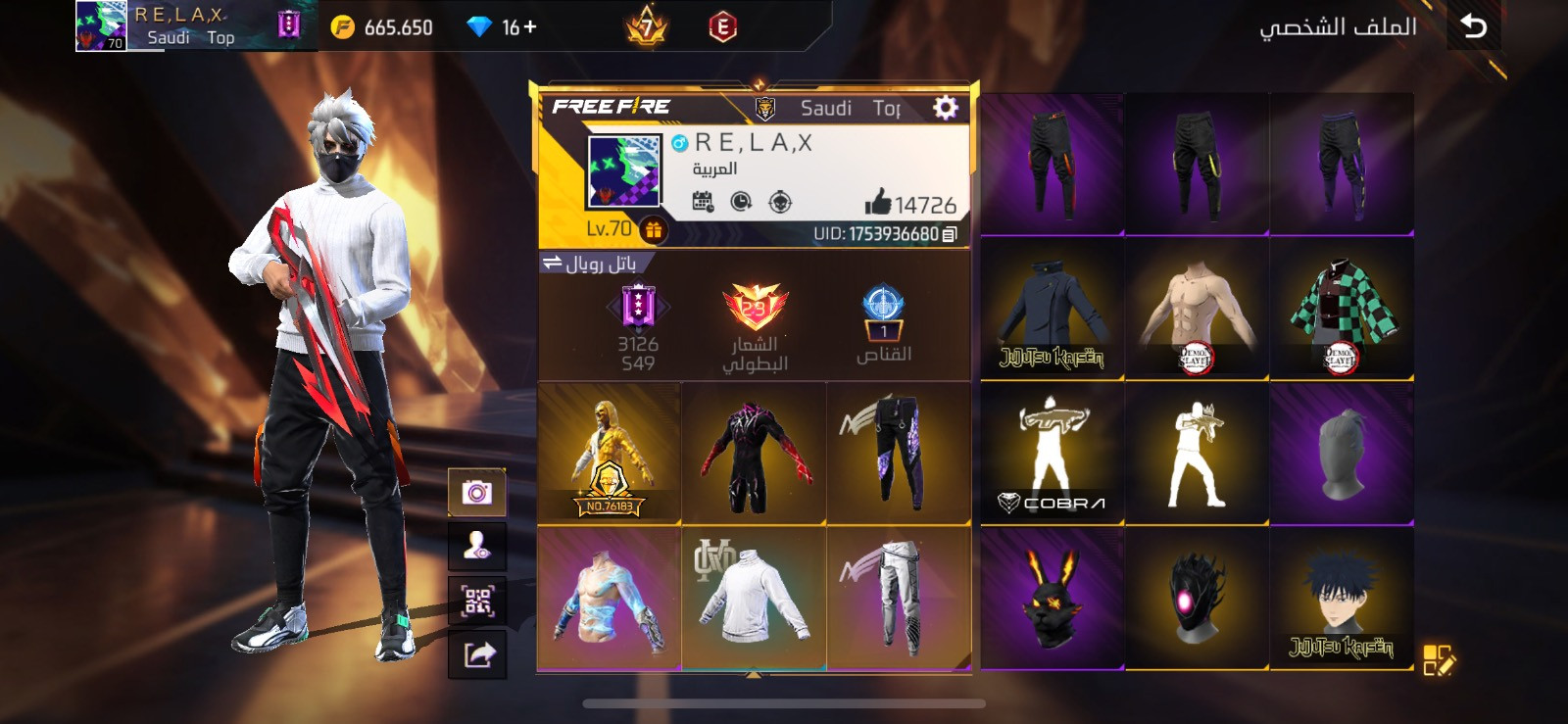Viewport: 1568px width, 724px height.
Task: Edit the showcase collection layout
Action: 1439,659
